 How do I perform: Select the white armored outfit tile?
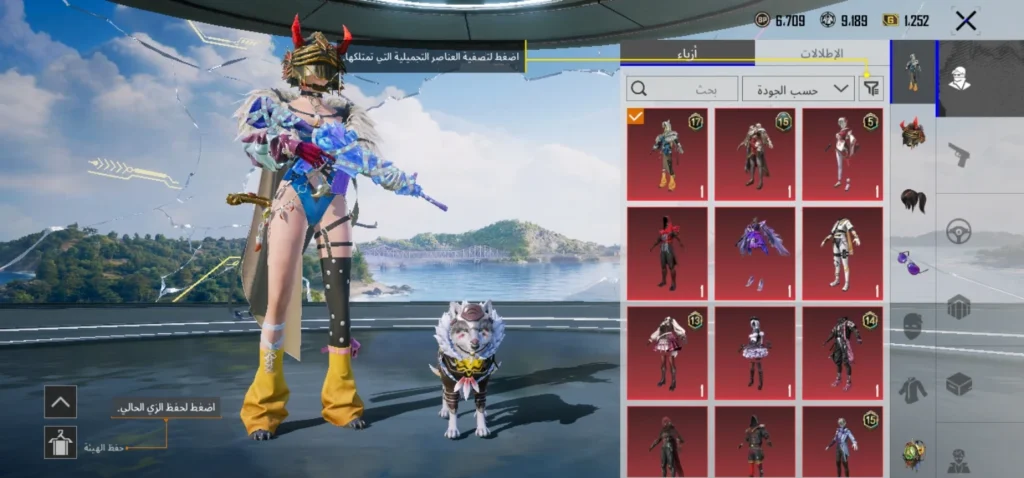(x=843, y=253)
